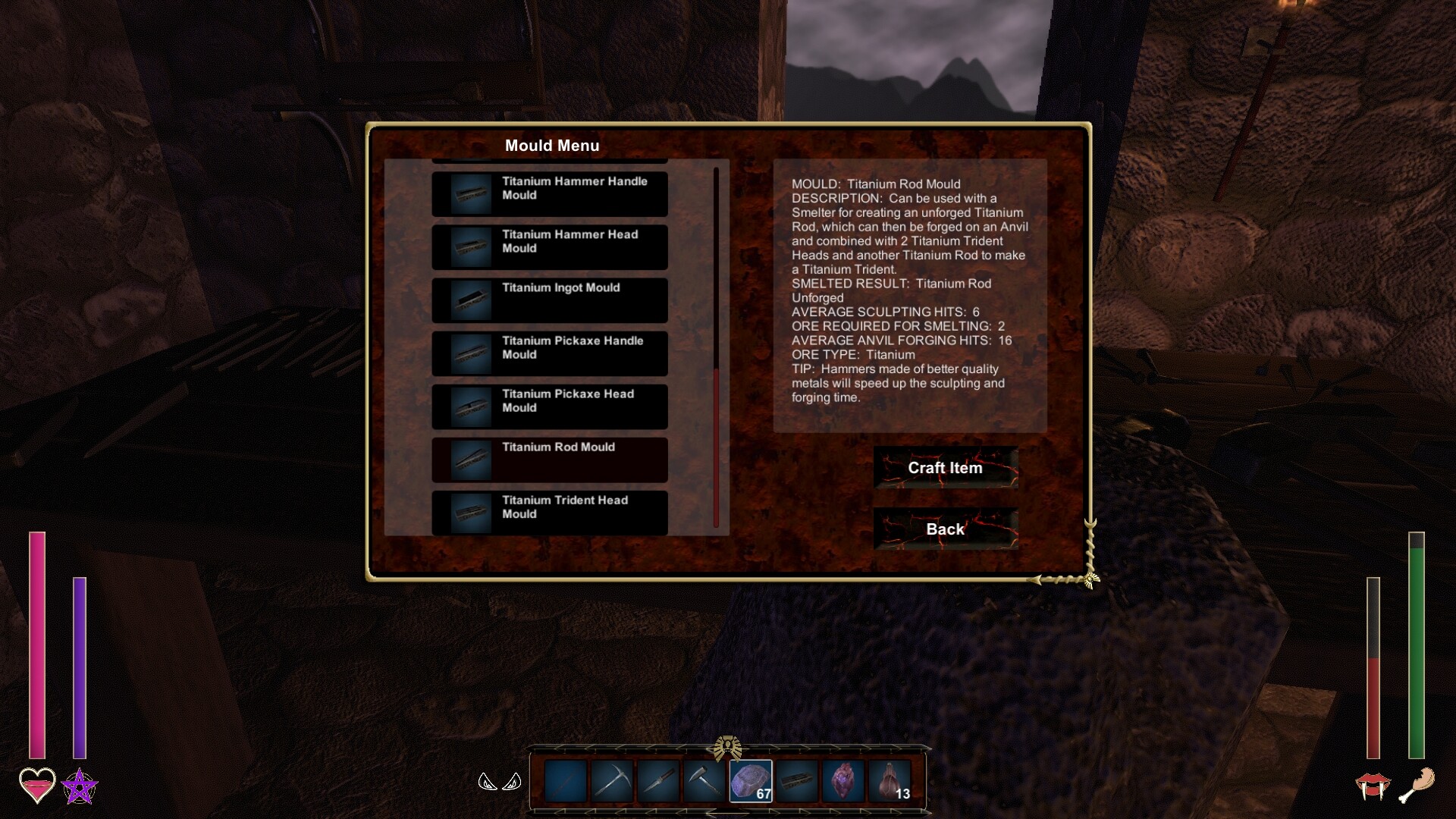Select the pickaxe in the hotbar
Viewport: 1456px width, 819px height.
[x=613, y=783]
